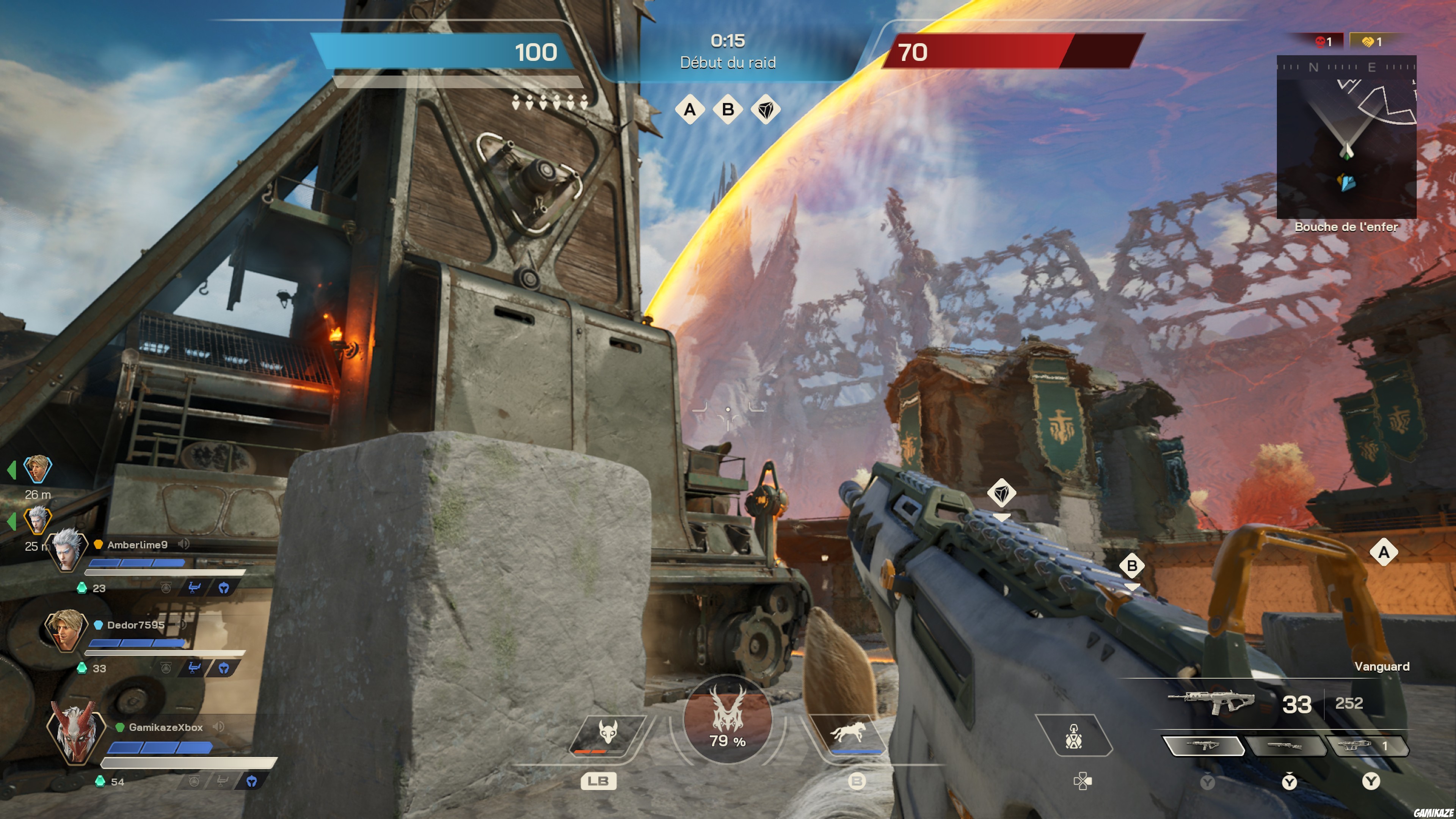Toggle voice speaker icon next to GamikazeXbox
Screen dimensions: 1456x819
point(219,727)
